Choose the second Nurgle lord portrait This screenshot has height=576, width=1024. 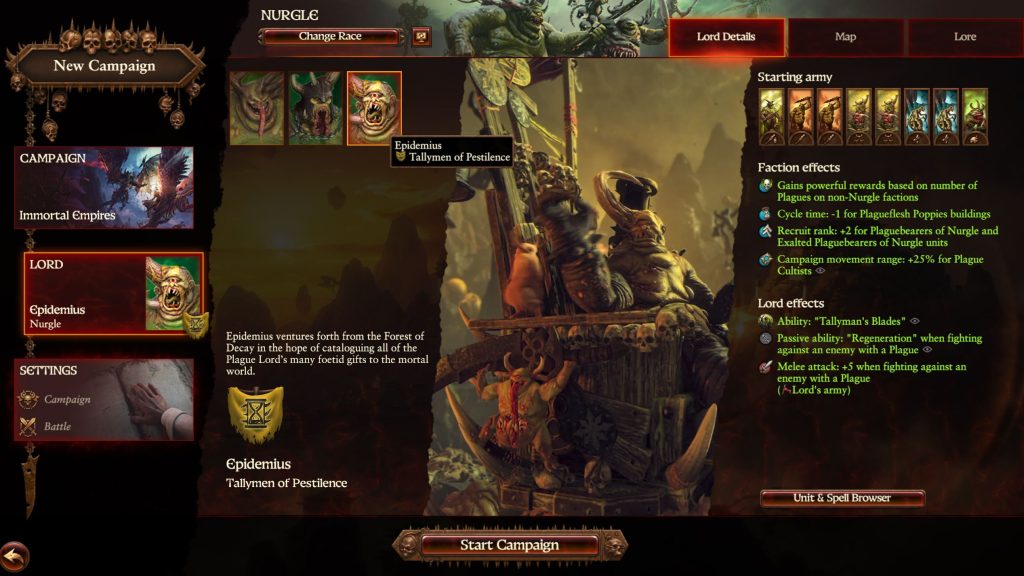point(315,108)
